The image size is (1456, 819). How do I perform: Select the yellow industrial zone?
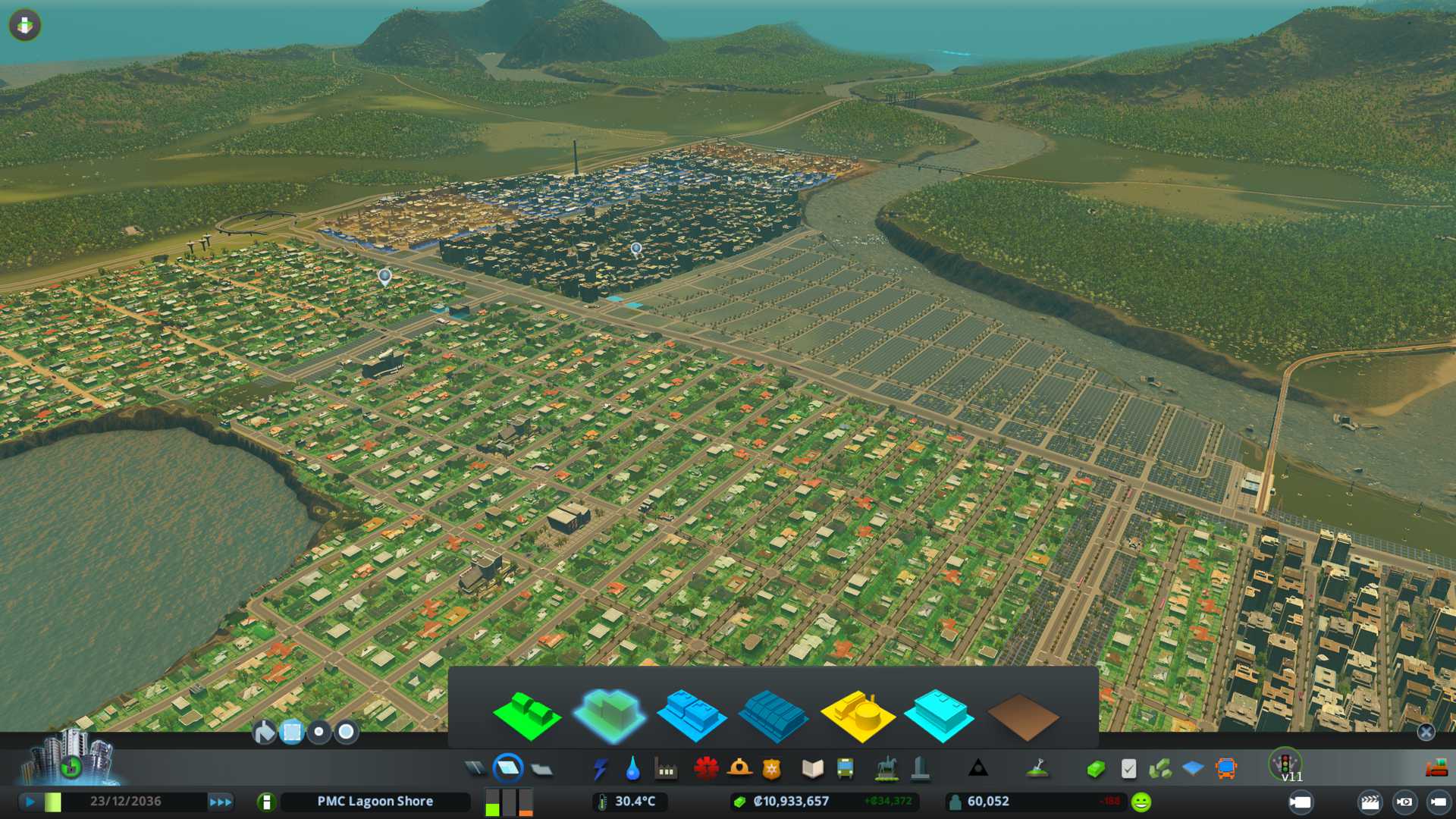(x=857, y=715)
